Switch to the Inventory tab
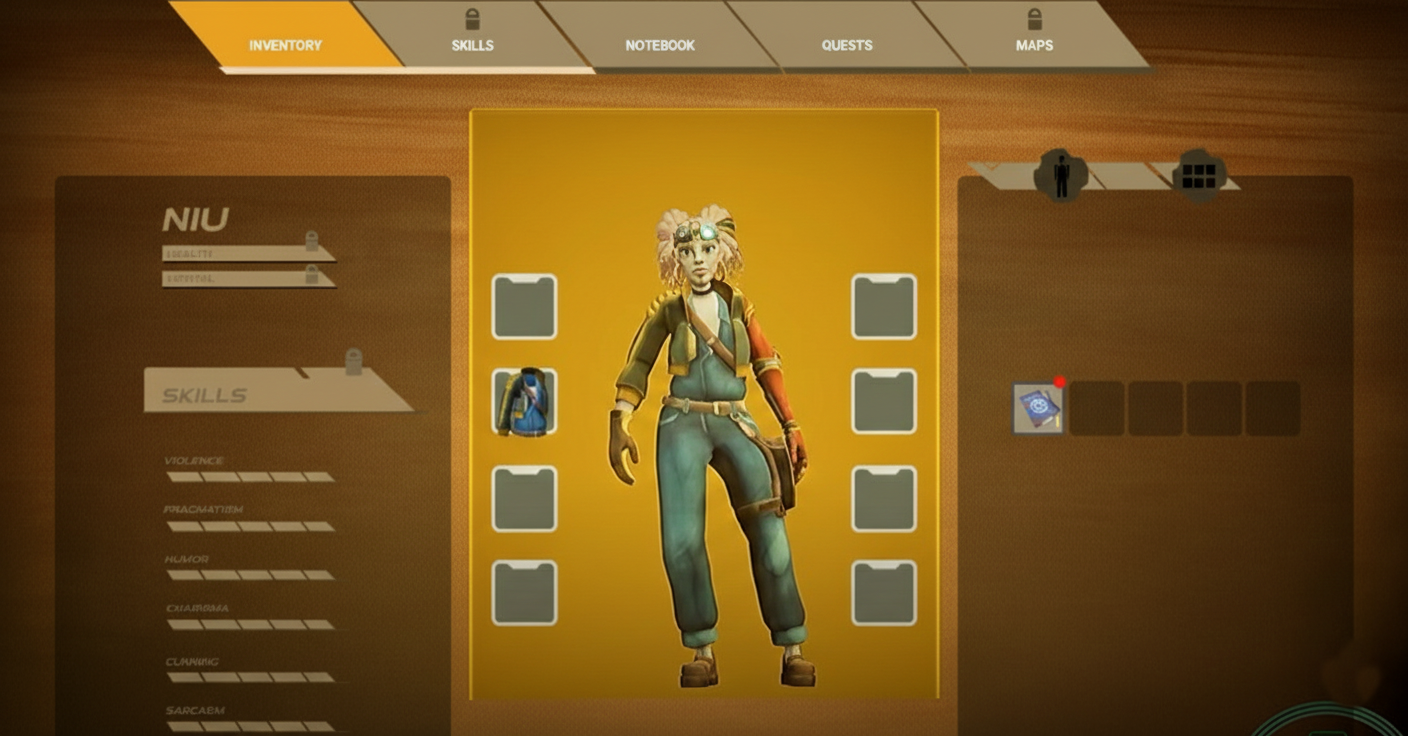The height and width of the screenshot is (736, 1408). click(285, 45)
